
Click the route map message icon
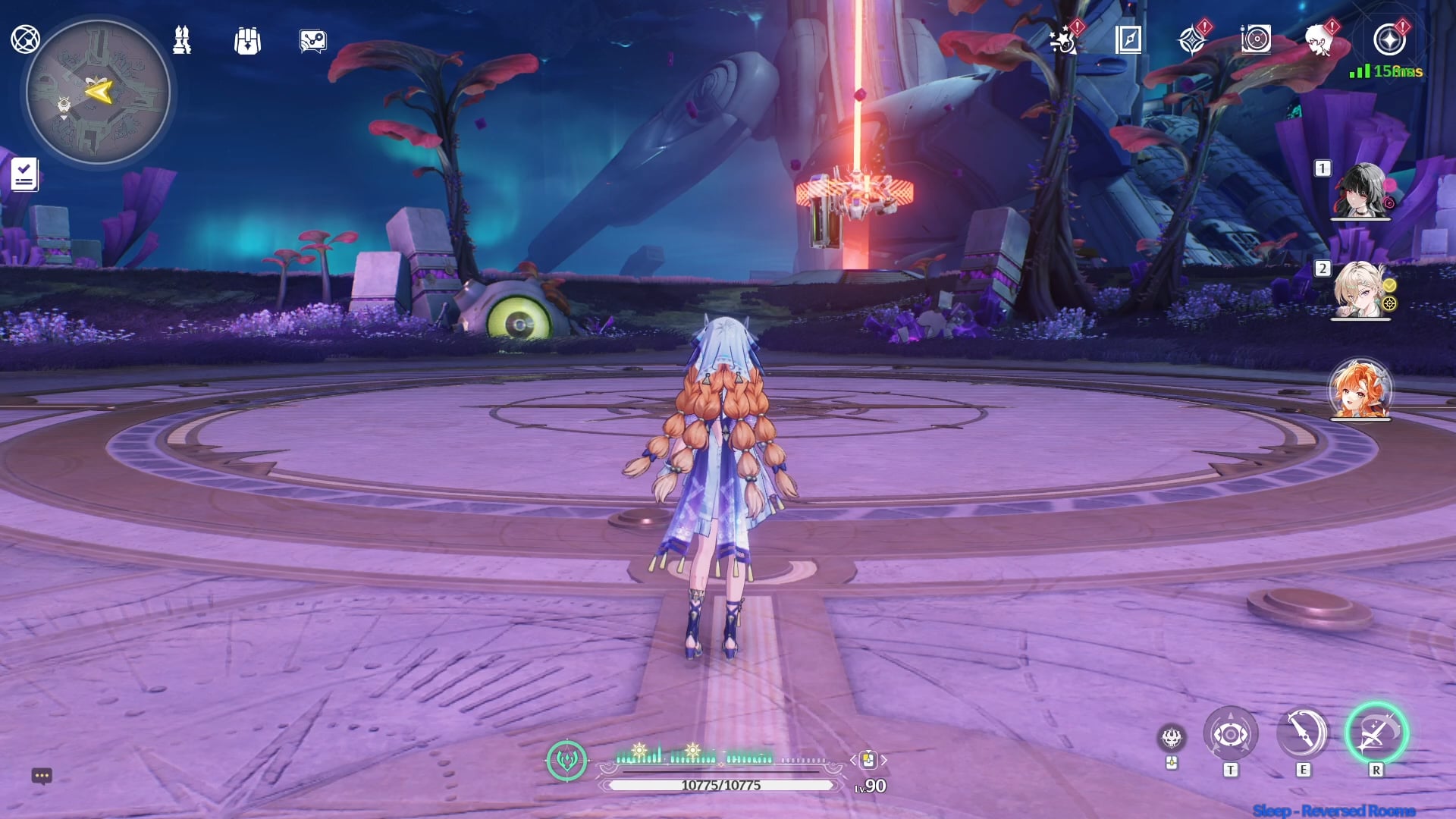tap(312, 41)
